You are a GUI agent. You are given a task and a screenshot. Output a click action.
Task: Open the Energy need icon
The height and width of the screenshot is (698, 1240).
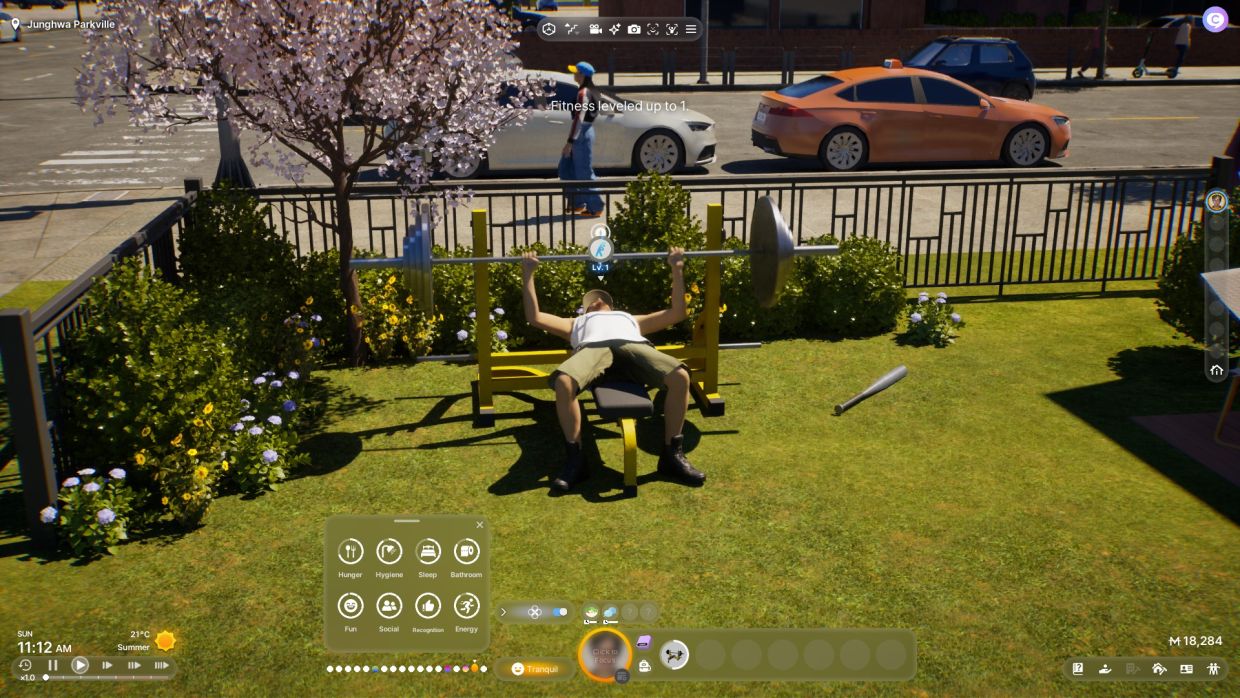pos(466,605)
